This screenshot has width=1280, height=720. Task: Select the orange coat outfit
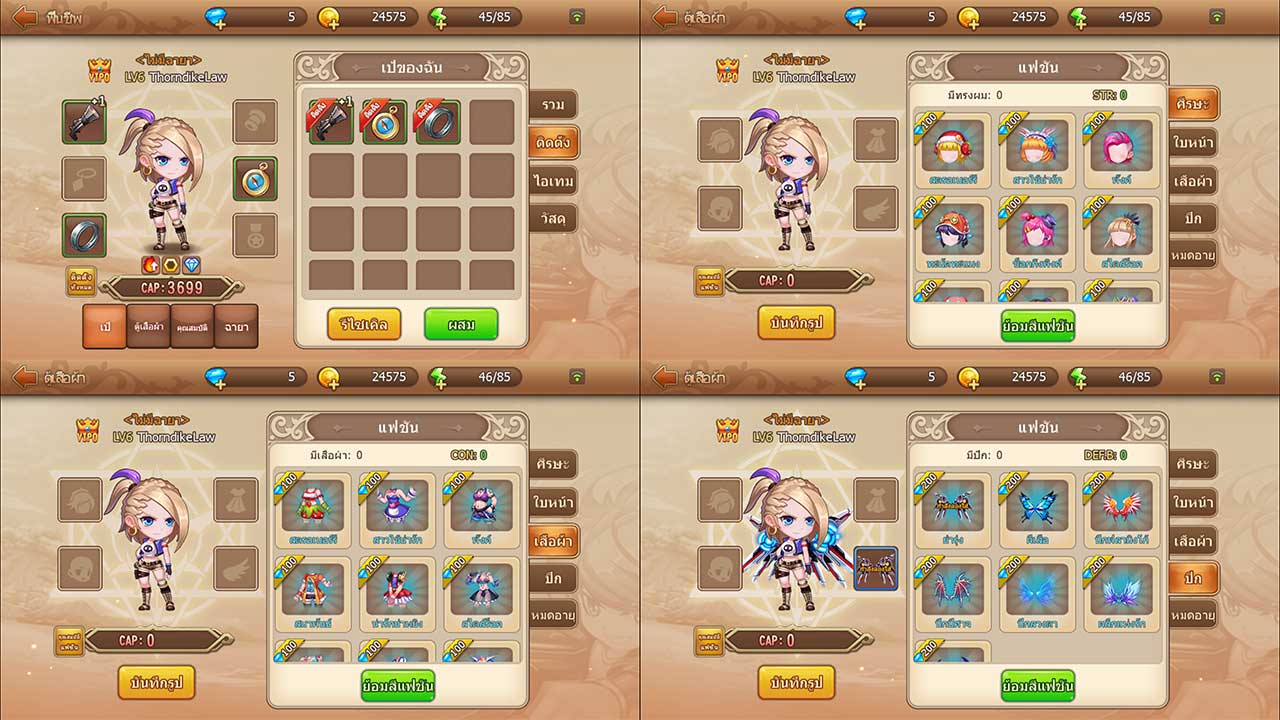(x=313, y=590)
